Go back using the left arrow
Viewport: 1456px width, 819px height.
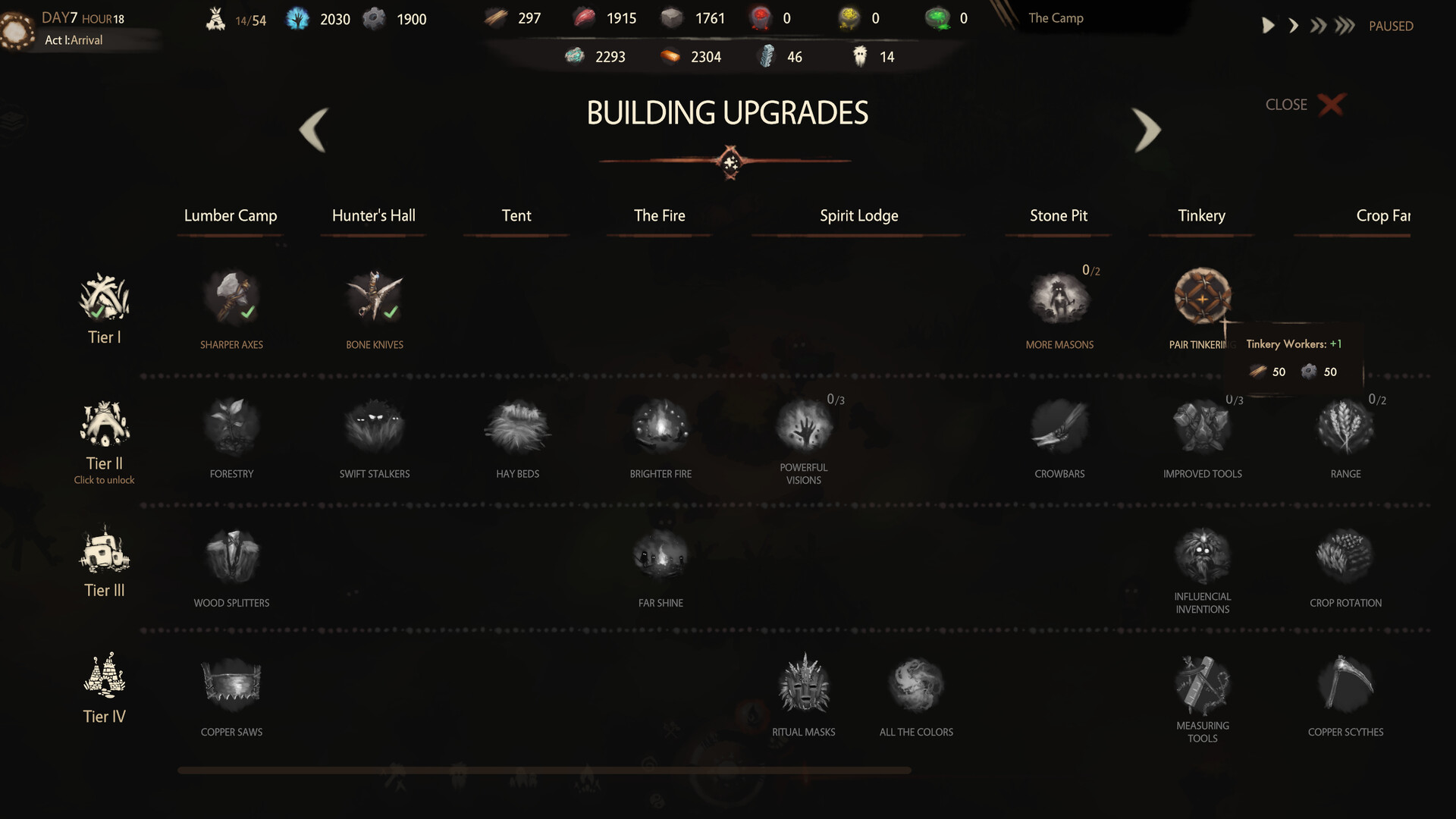(x=311, y=130)
